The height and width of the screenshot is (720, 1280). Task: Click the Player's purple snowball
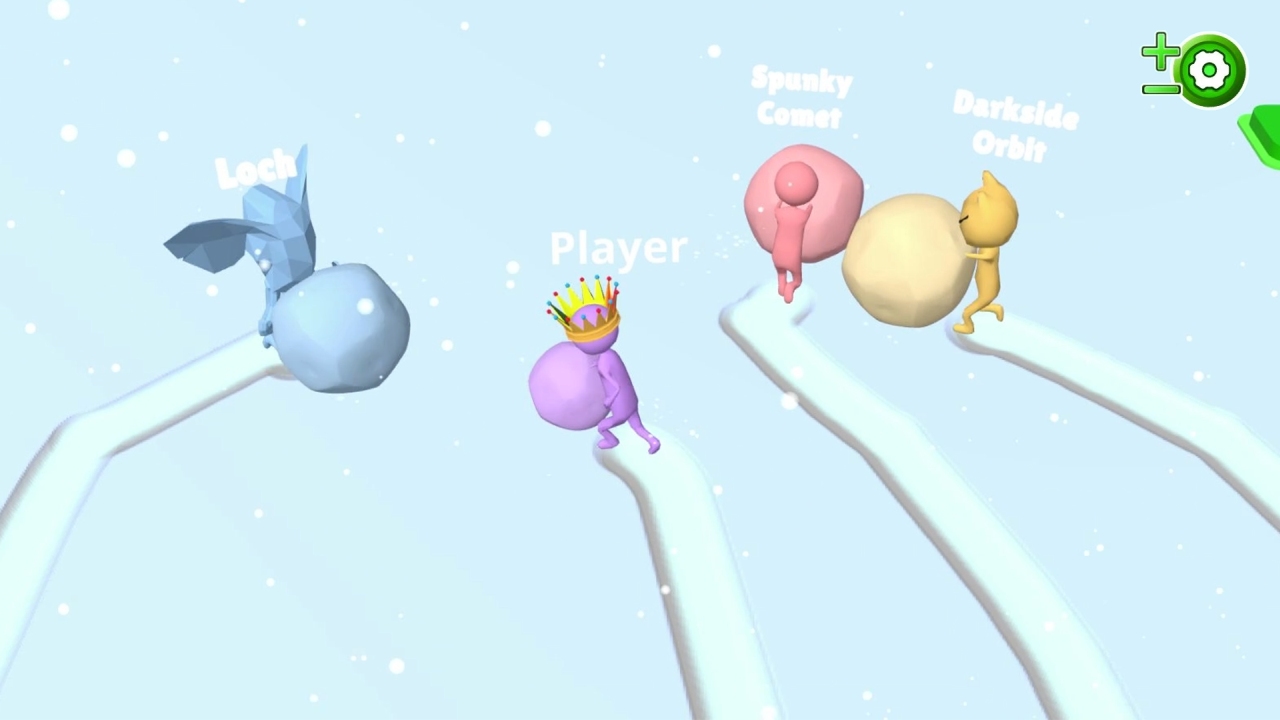coord(565,385)
